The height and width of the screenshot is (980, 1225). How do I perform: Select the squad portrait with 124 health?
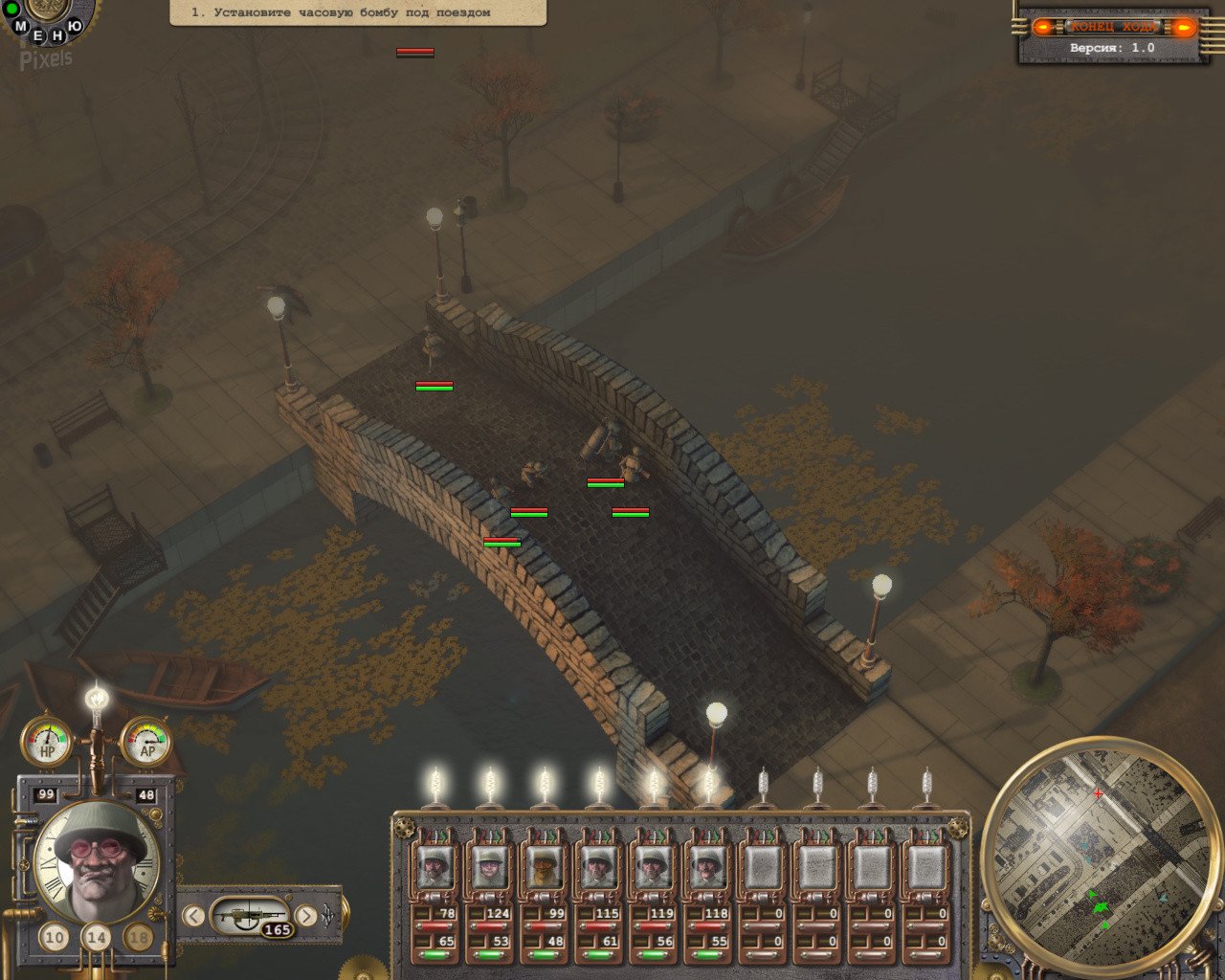[x=489, y=867]
